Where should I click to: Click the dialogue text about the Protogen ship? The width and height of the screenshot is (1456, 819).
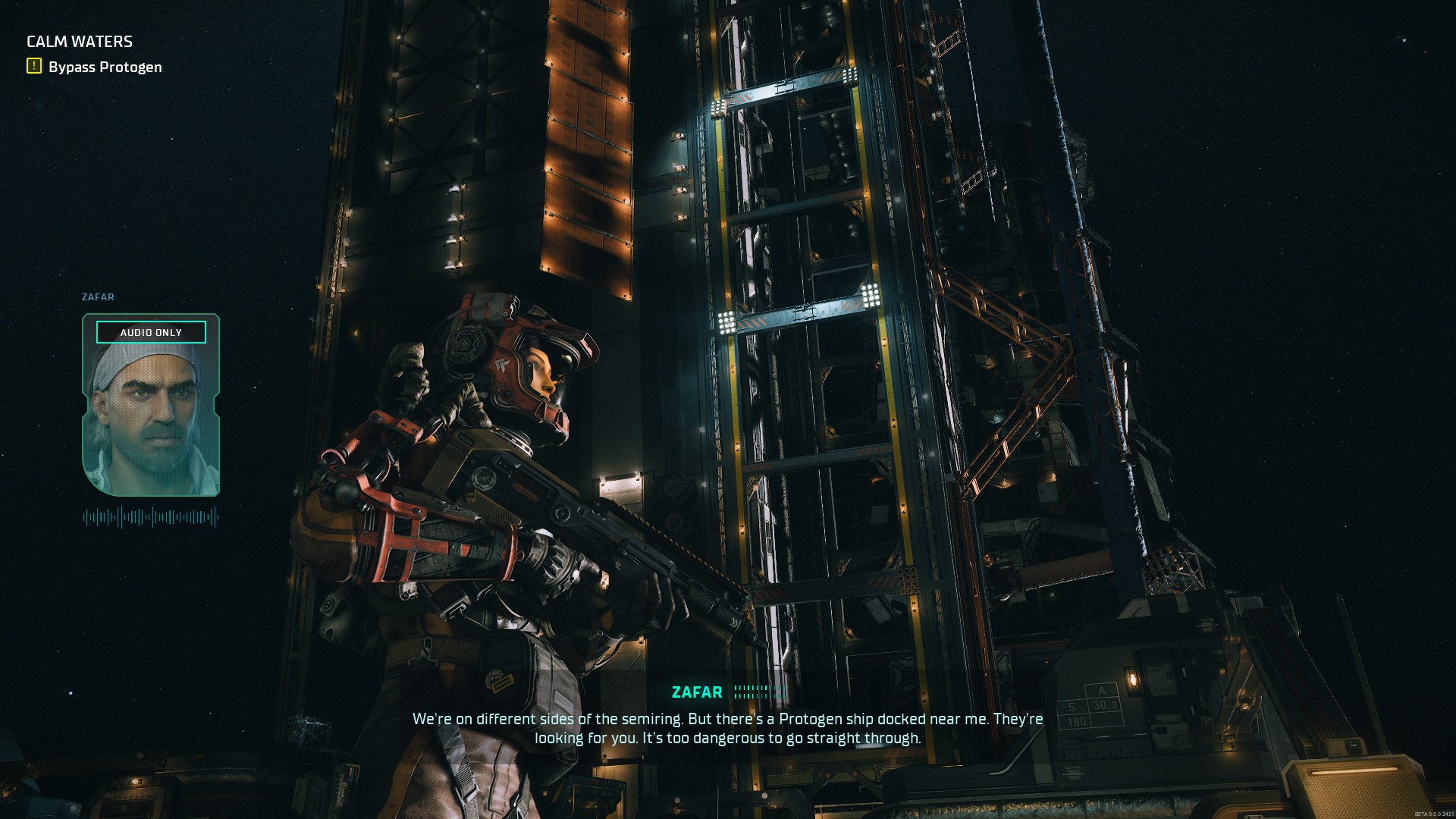pos(726,723)
